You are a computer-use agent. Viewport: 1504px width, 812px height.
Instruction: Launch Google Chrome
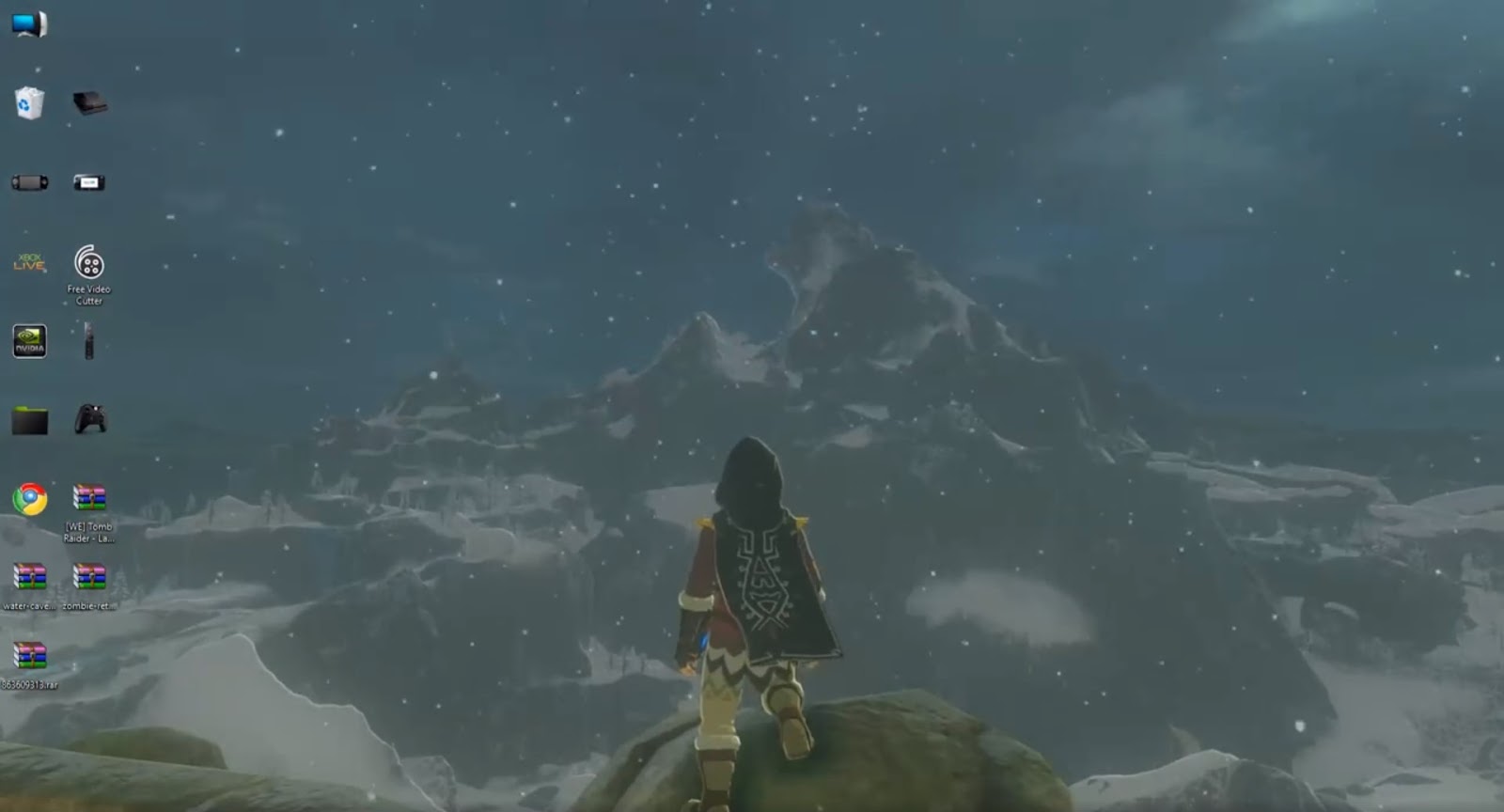pyautogui.click(x=28, y=495)
